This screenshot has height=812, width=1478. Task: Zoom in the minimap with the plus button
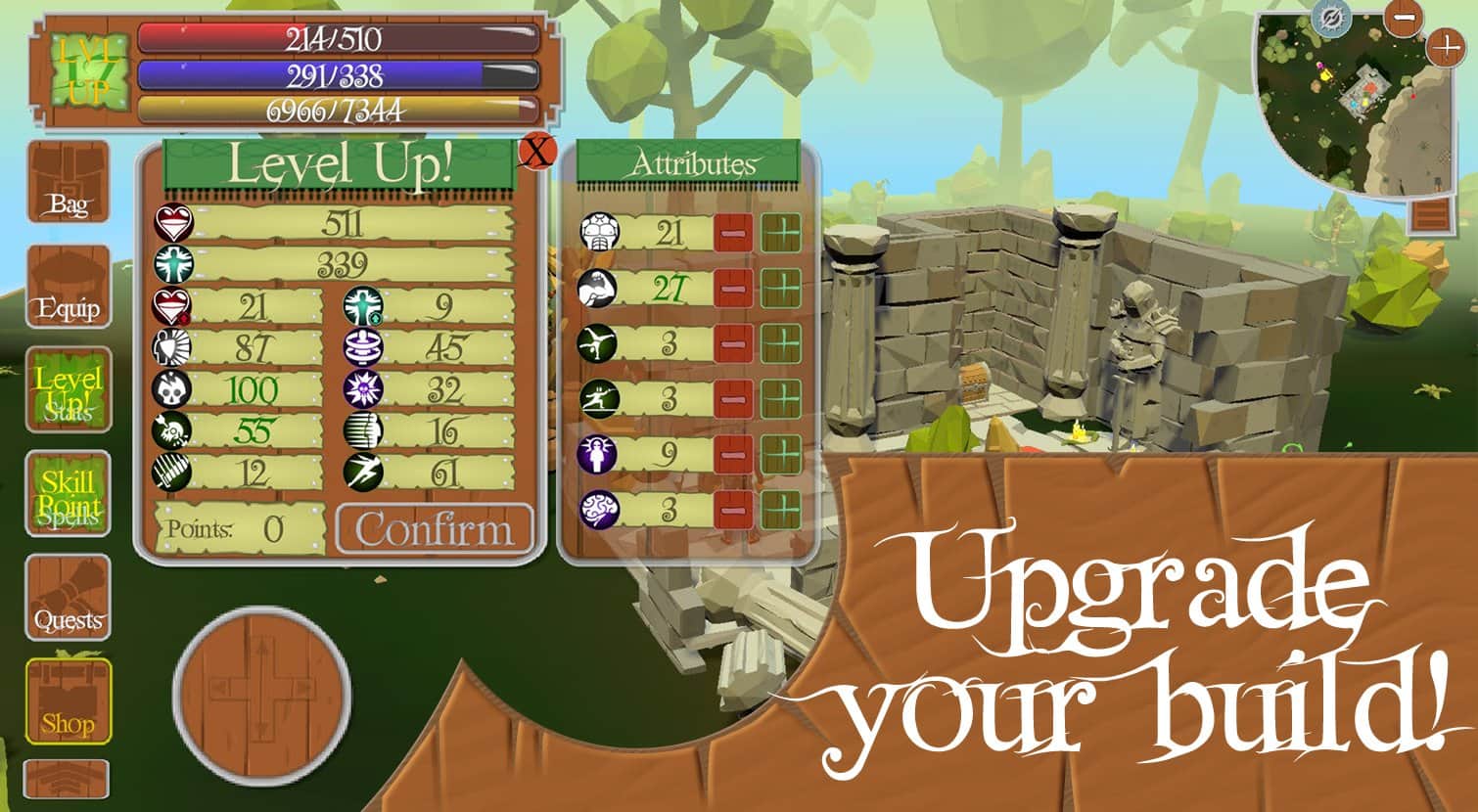tap(1445, 46)
